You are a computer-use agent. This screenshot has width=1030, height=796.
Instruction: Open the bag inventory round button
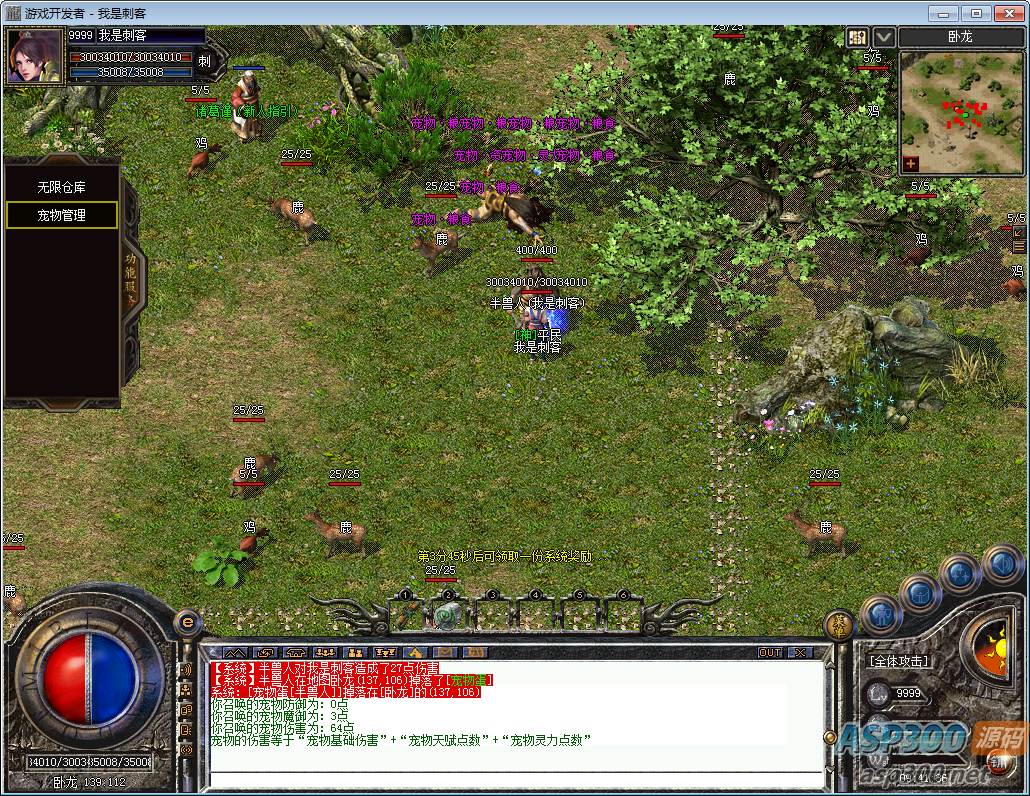coord(919,594)
